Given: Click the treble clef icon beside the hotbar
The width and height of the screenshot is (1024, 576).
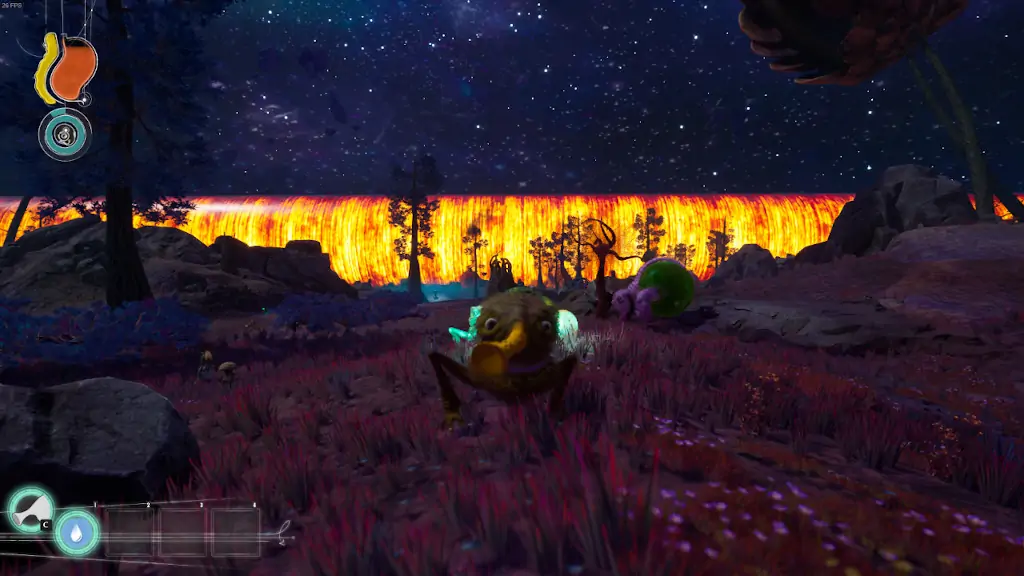Looking at the screenshot, I should coord(284,533).
